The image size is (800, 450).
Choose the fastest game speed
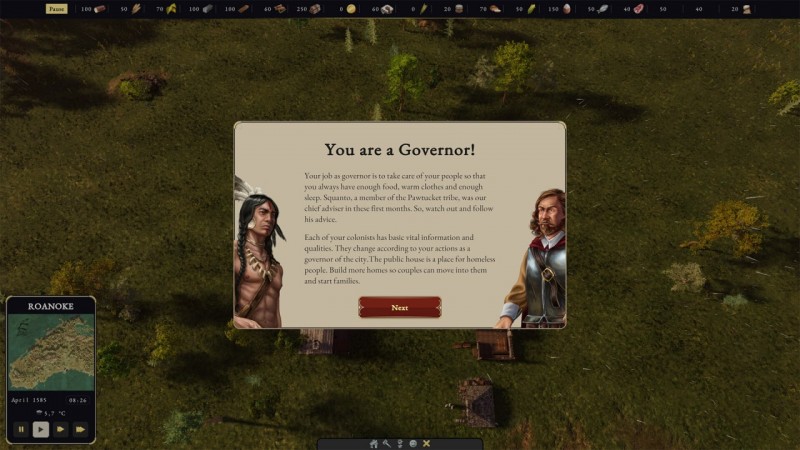tap(80, 429)
